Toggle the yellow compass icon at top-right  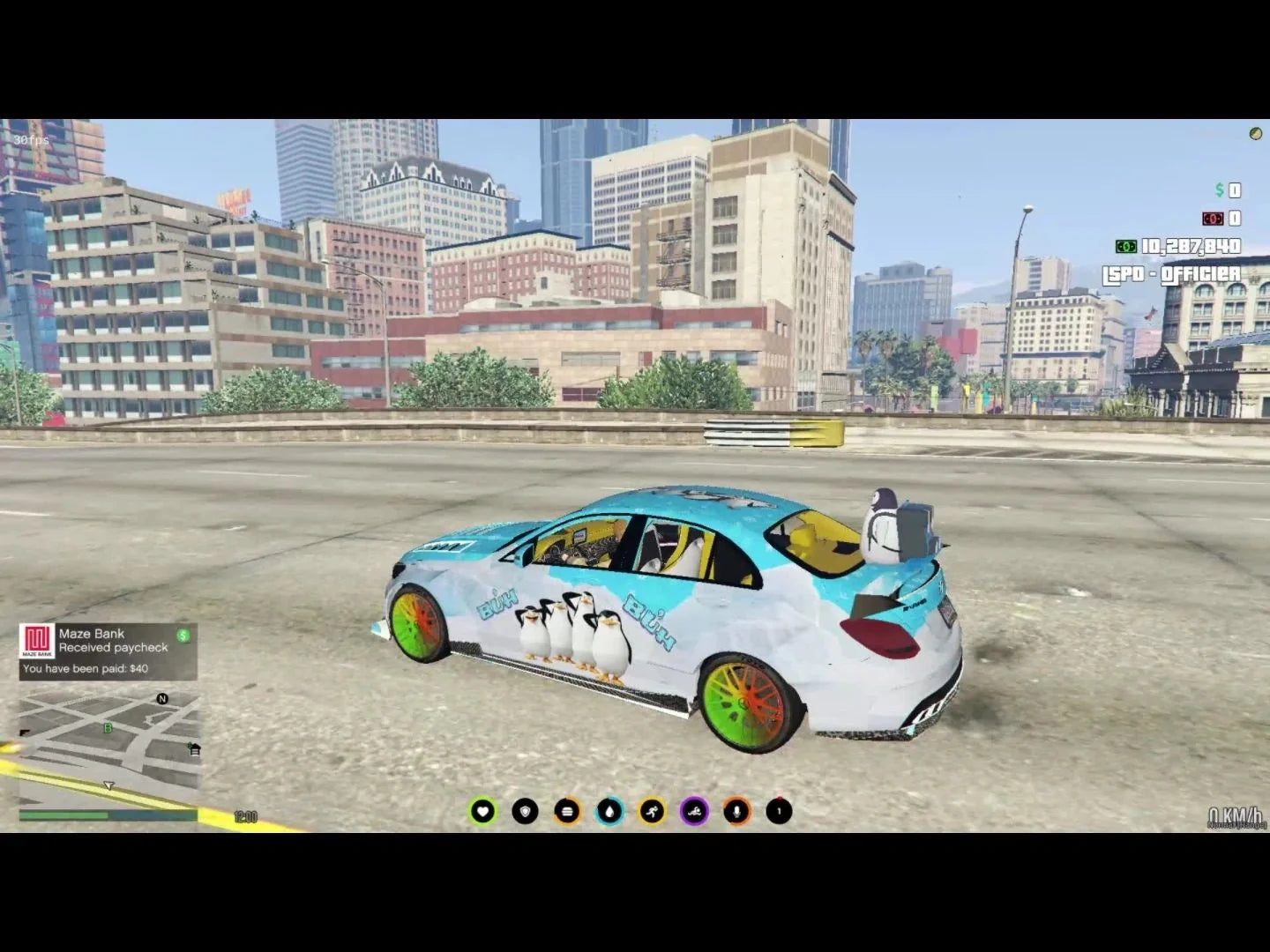1256,134
